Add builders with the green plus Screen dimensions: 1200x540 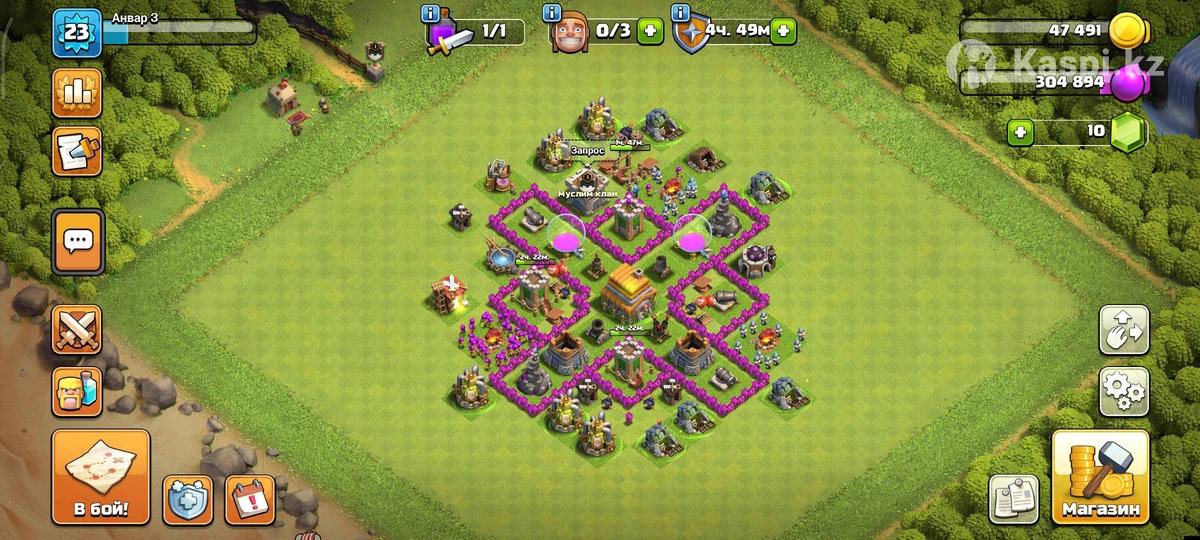[x=651, y=31]
